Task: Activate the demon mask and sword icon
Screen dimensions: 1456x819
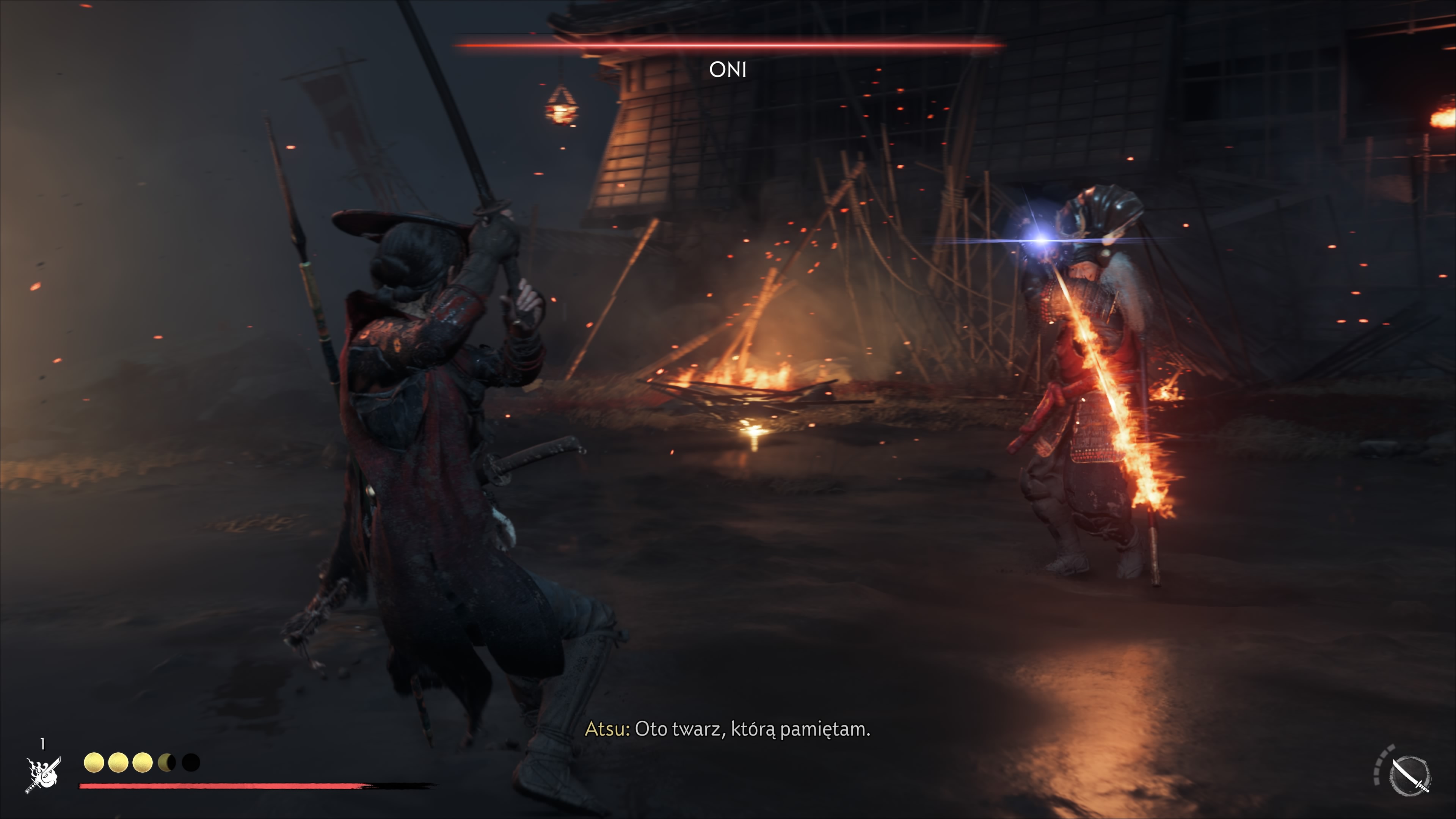Action: tap(43, 775)
